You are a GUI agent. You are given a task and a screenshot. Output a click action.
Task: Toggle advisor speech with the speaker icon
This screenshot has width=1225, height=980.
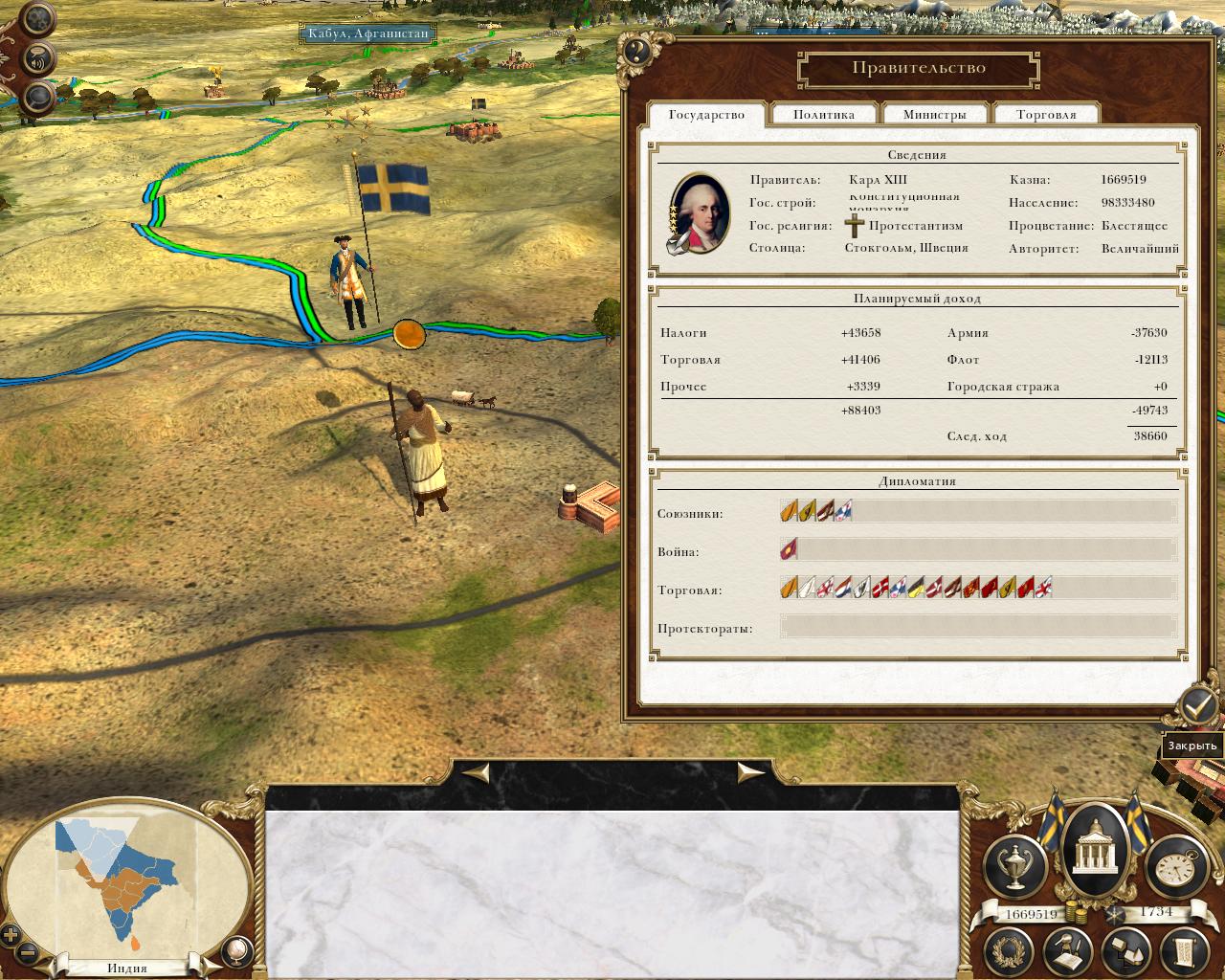point(38,58)
